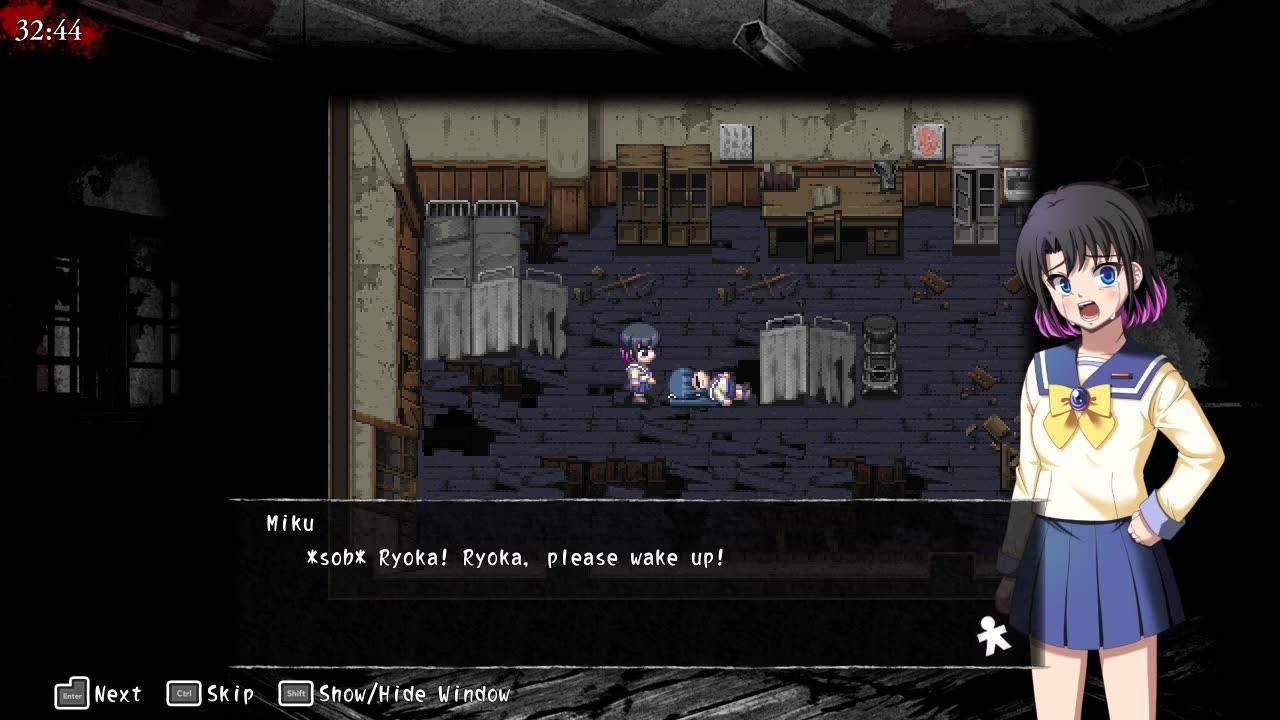Image resolution: width=1280 pixels, height=720 pixels.
Task: Advance the story with the Next button
Action: click(x=118, y=692)
